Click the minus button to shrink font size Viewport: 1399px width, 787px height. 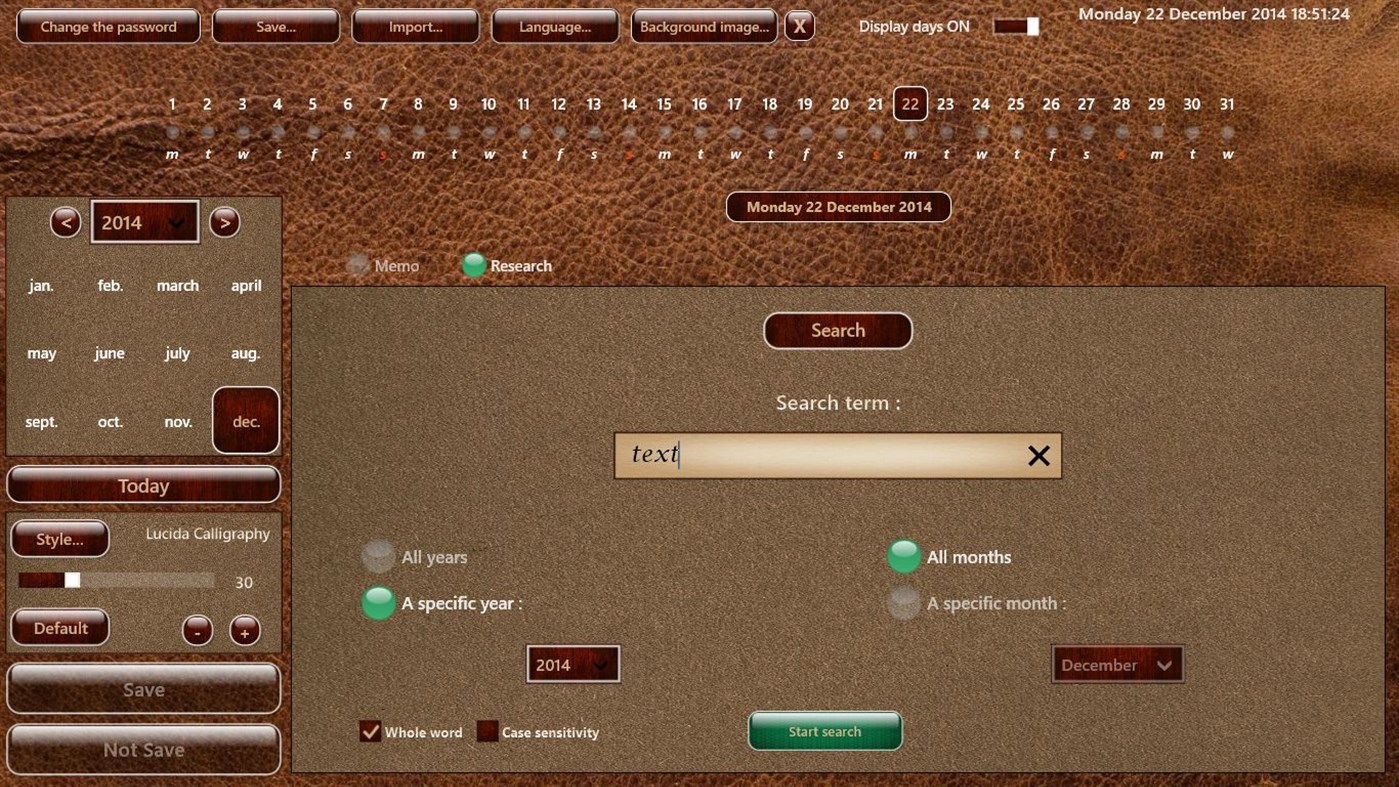(196, 630)
